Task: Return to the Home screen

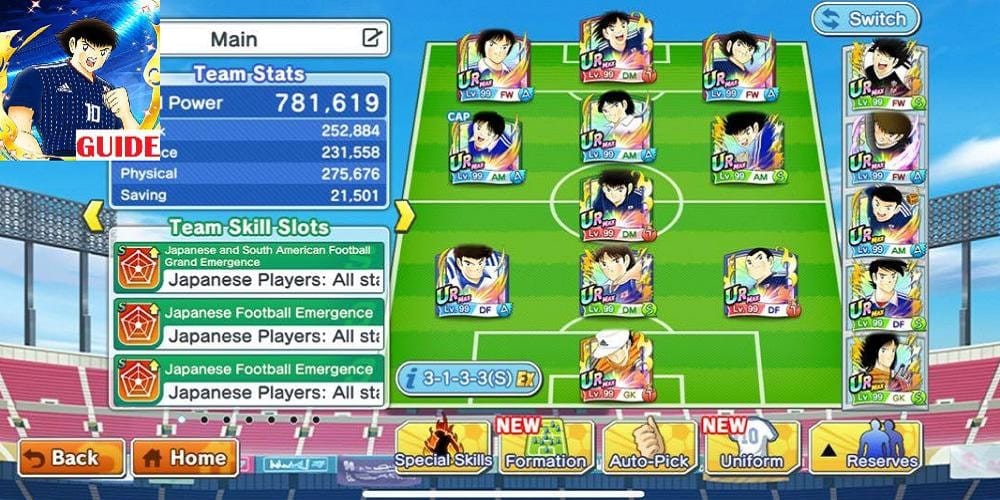Action: pyautogui.click(x=185, y=458)
